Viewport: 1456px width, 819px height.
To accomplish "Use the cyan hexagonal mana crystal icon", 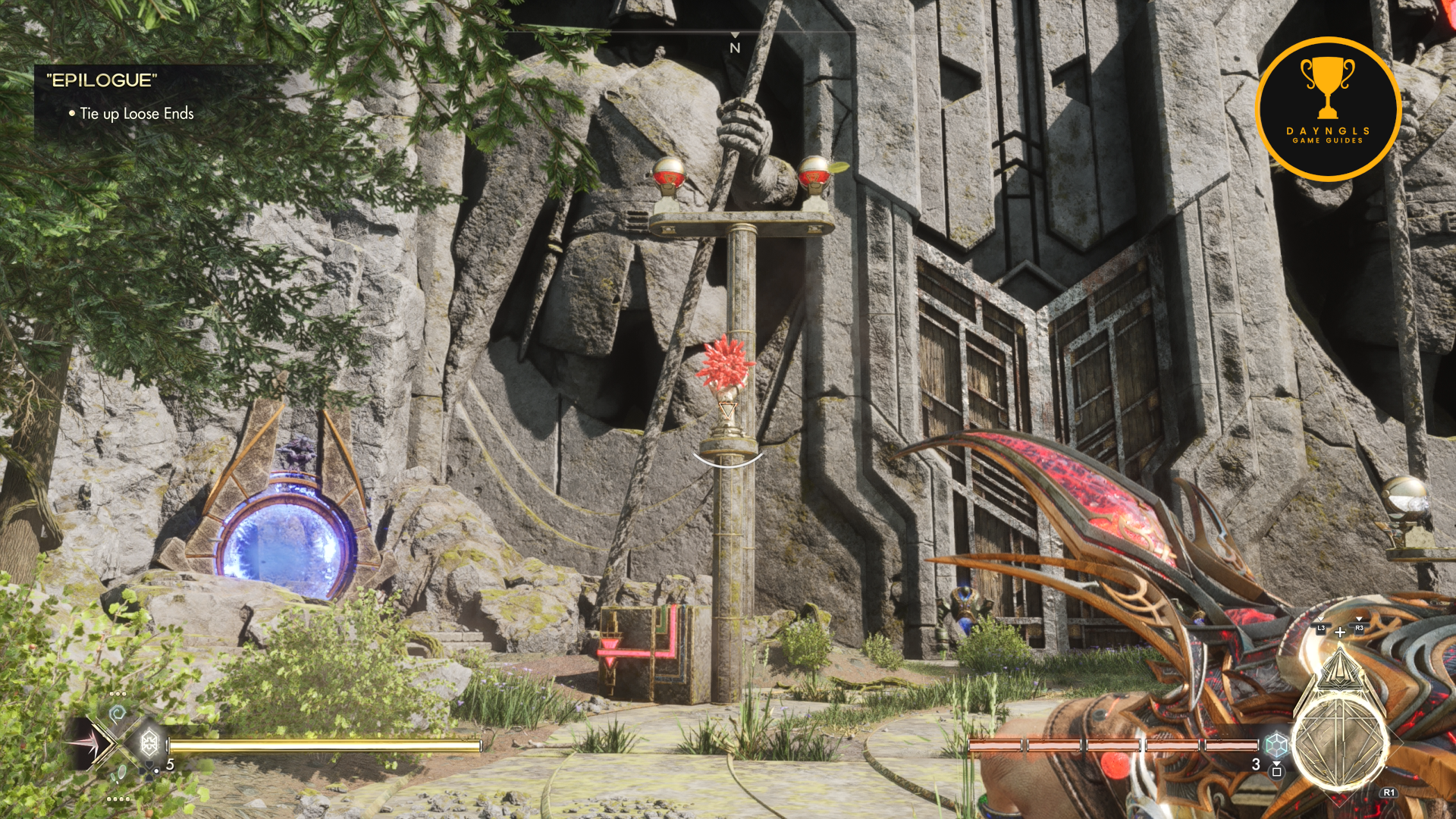I will tap(1276, 745).
